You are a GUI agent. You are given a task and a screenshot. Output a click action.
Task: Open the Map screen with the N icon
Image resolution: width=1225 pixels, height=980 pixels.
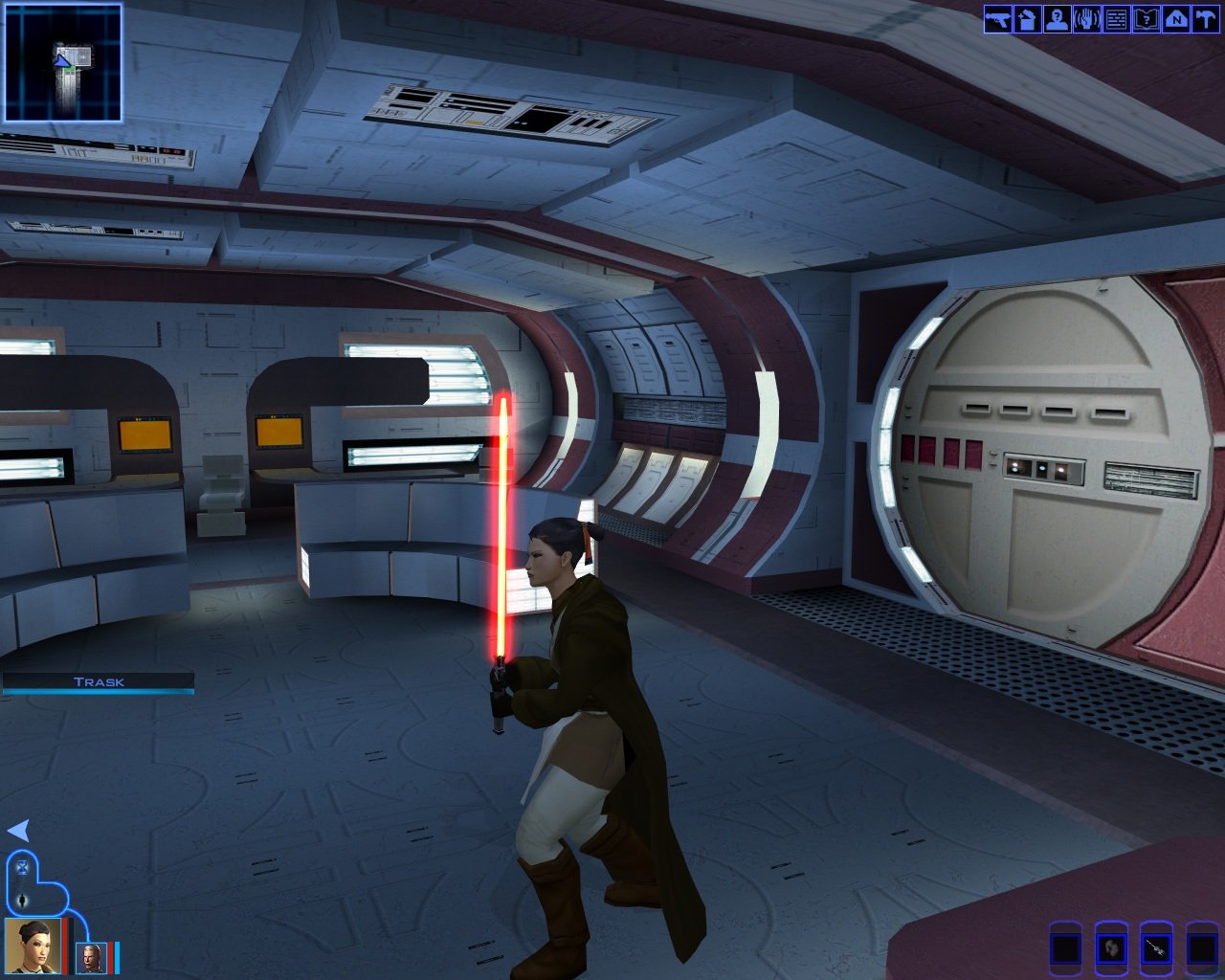[1176, 19]
